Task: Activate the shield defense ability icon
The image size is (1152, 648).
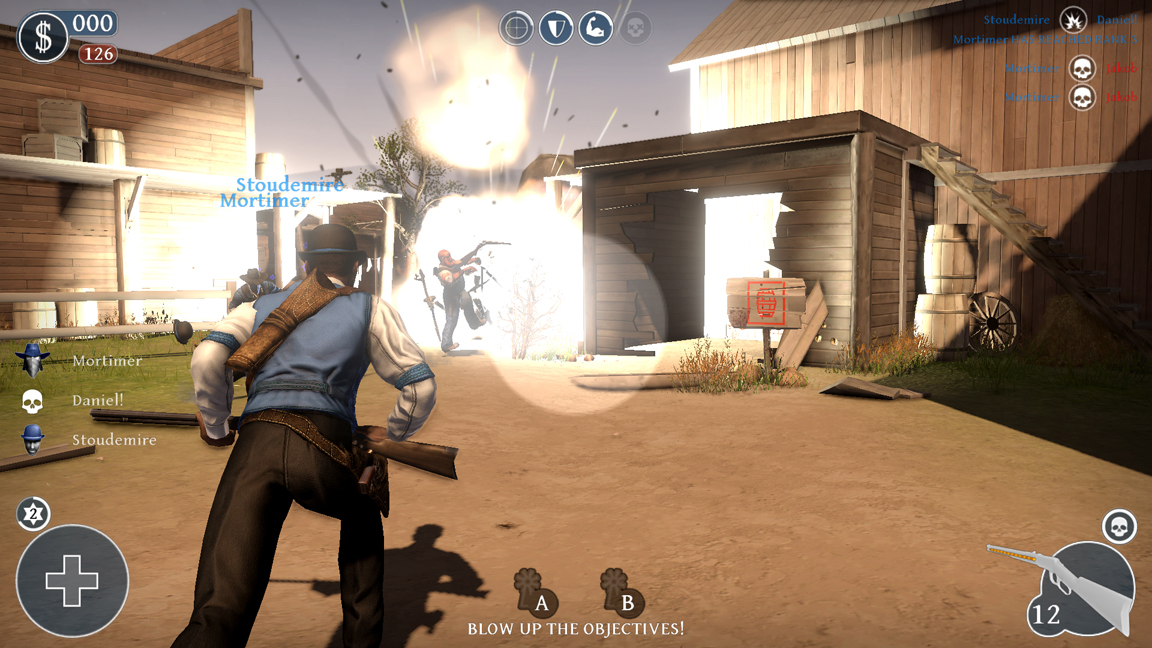Action: 556,28
